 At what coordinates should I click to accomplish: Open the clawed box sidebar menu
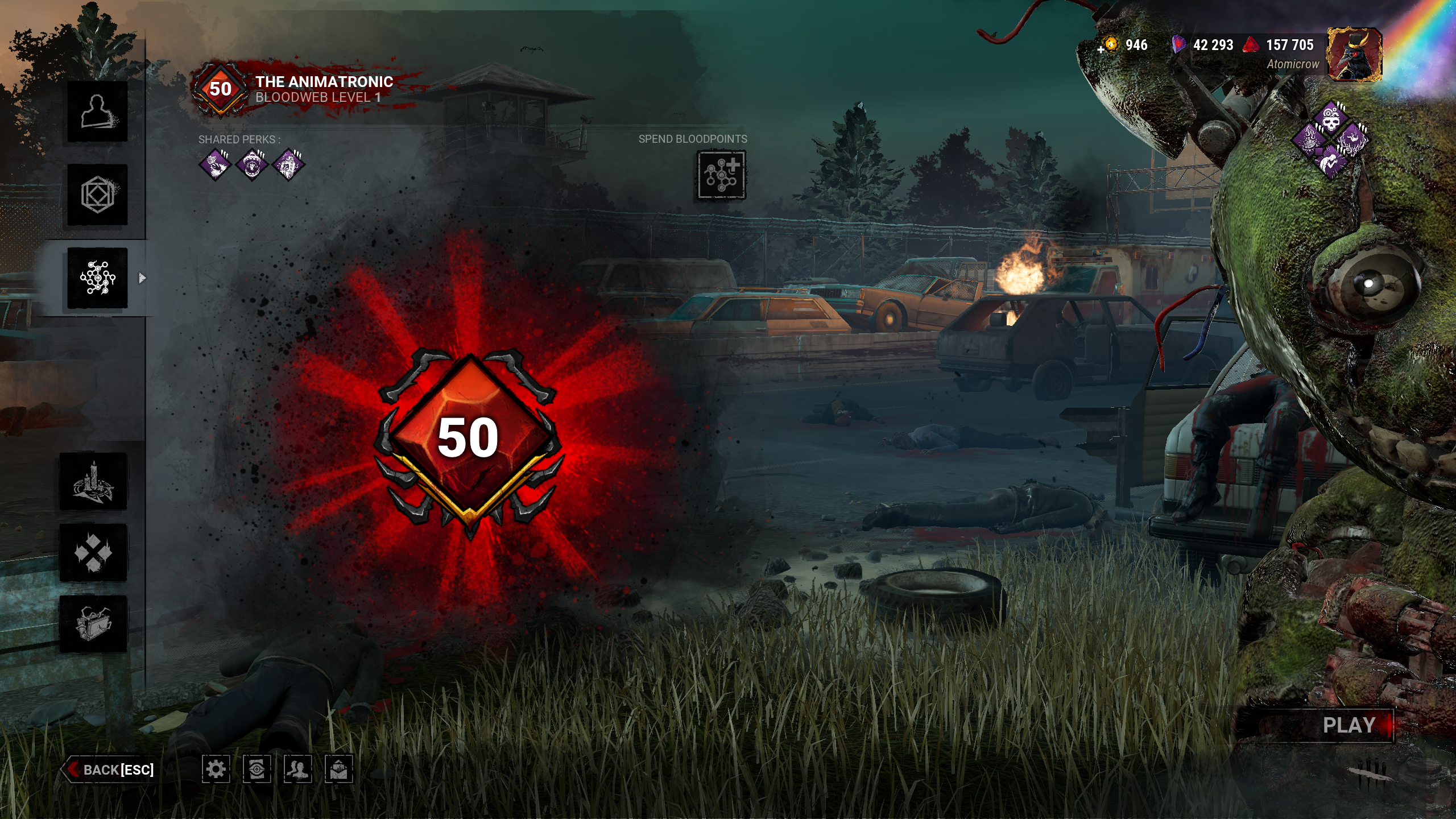(x=94, y=624)
